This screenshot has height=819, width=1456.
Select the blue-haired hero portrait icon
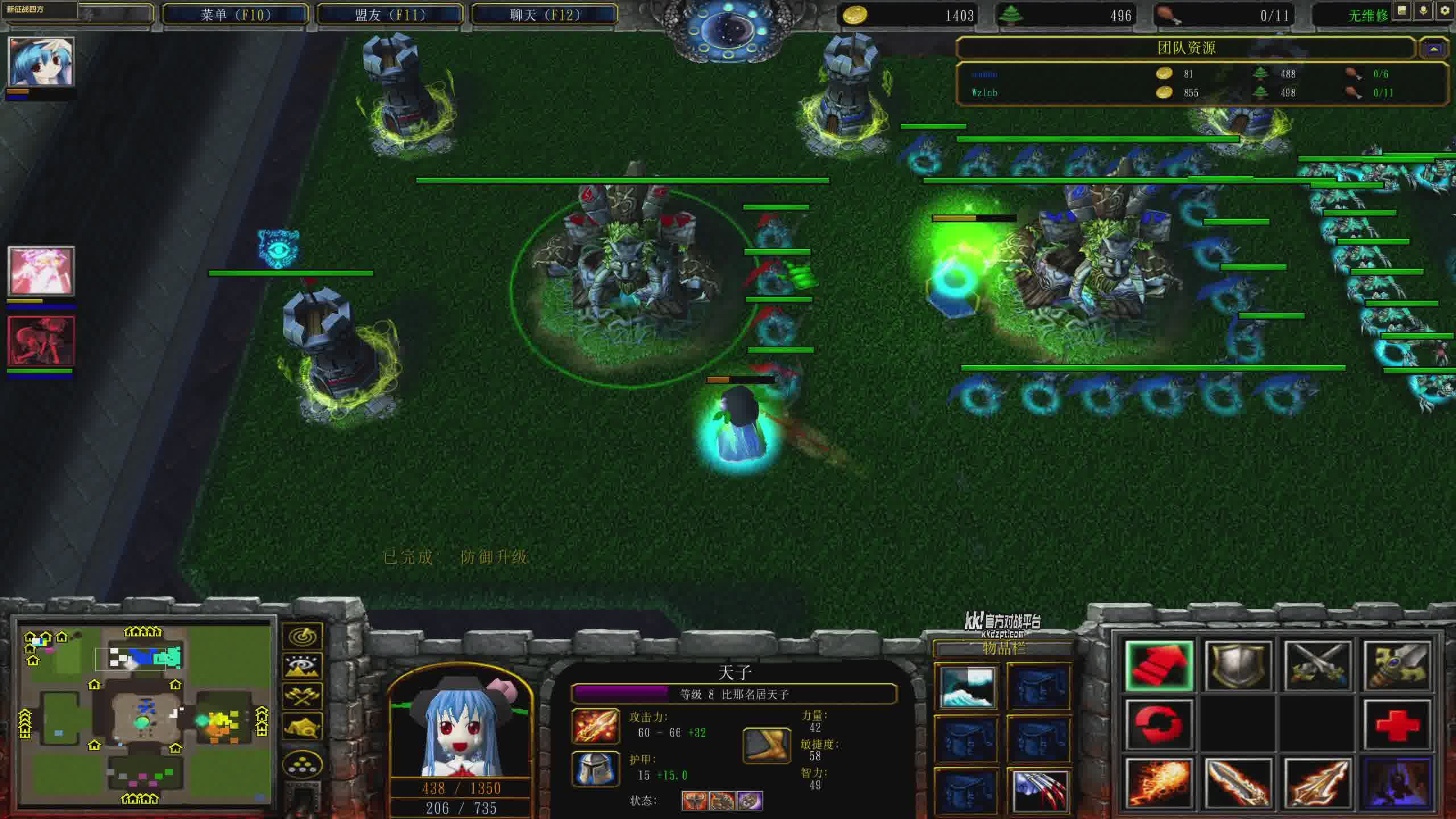coord(41,61)
